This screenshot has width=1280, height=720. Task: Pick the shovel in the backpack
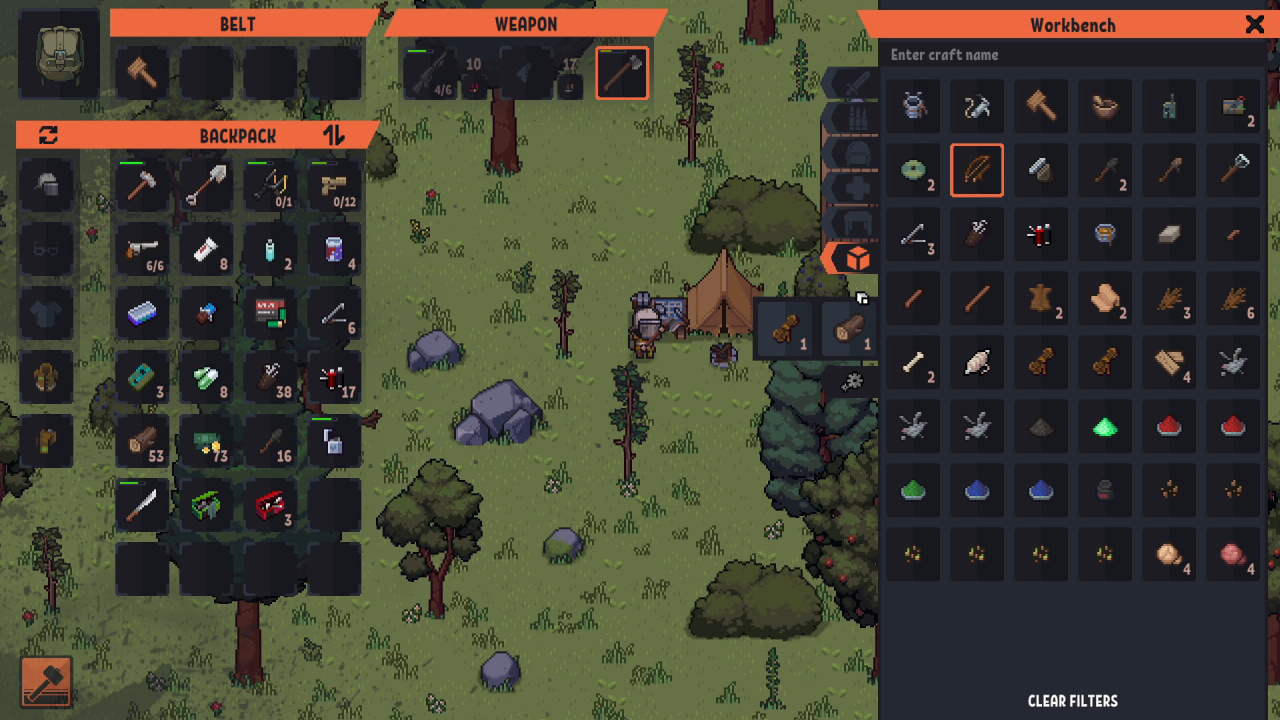coord(206,186)
